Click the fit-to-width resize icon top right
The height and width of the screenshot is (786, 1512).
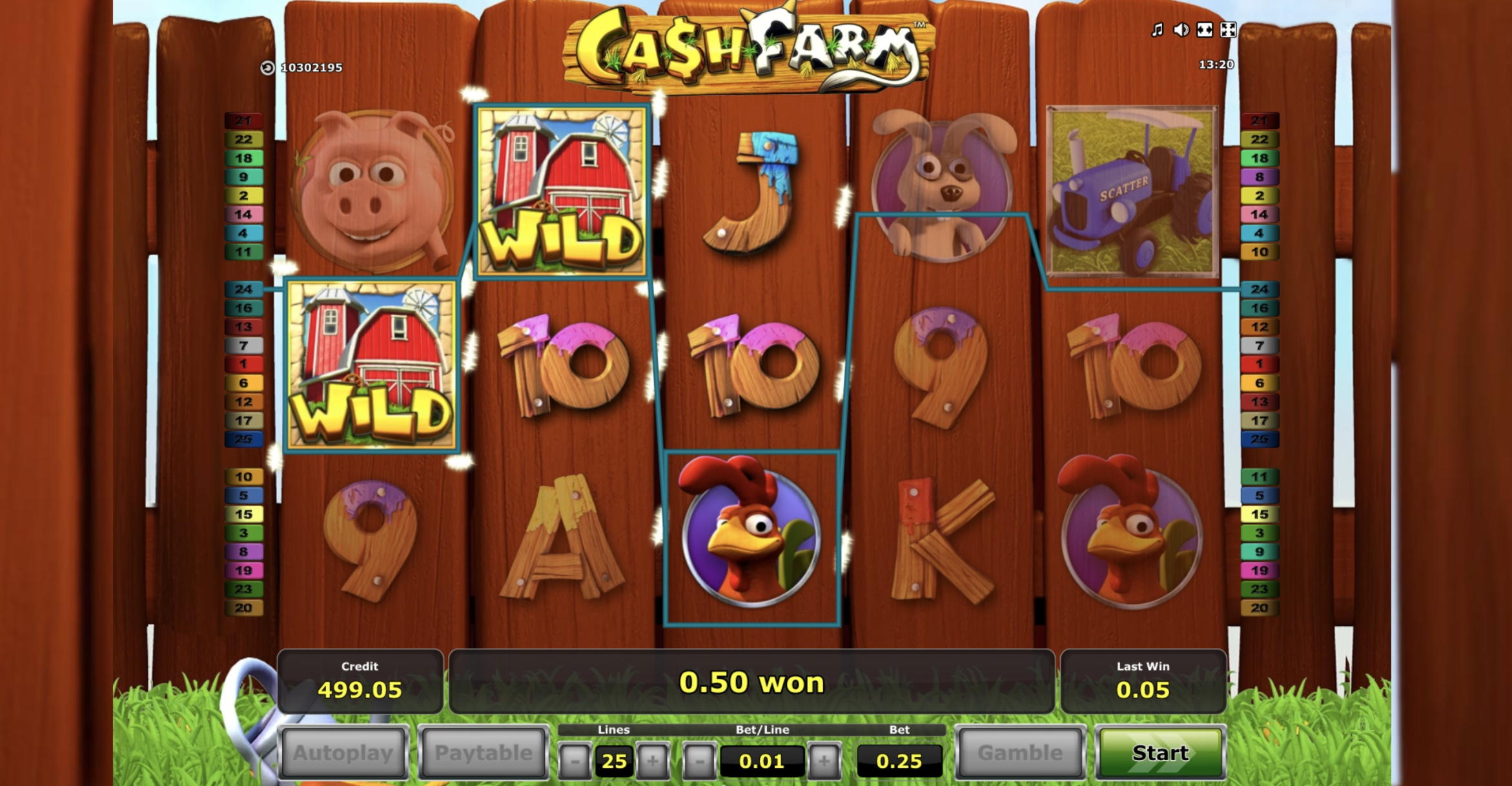[x=1205, y=30]
